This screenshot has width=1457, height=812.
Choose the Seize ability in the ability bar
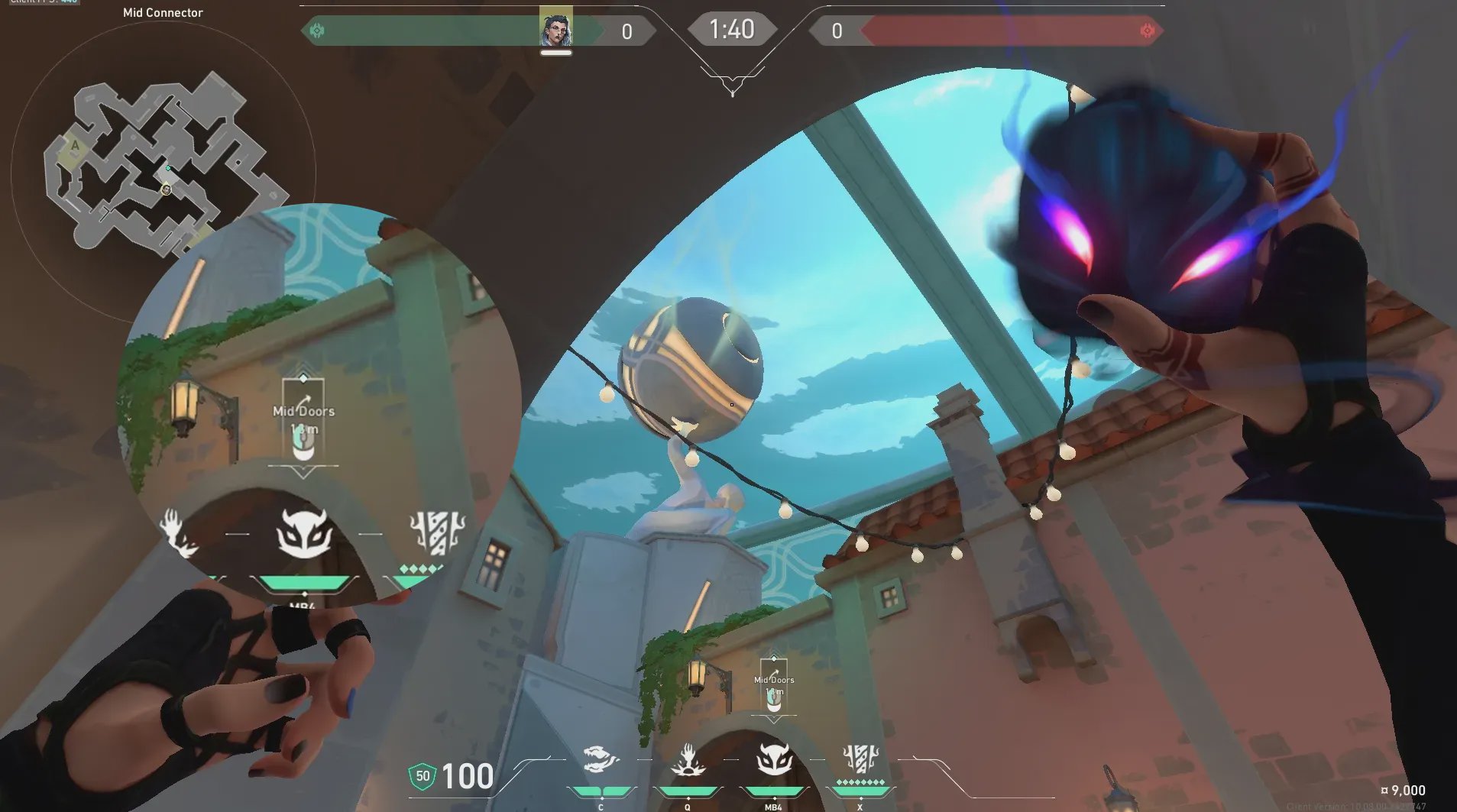pyautogui.click(x=687, y=761)
